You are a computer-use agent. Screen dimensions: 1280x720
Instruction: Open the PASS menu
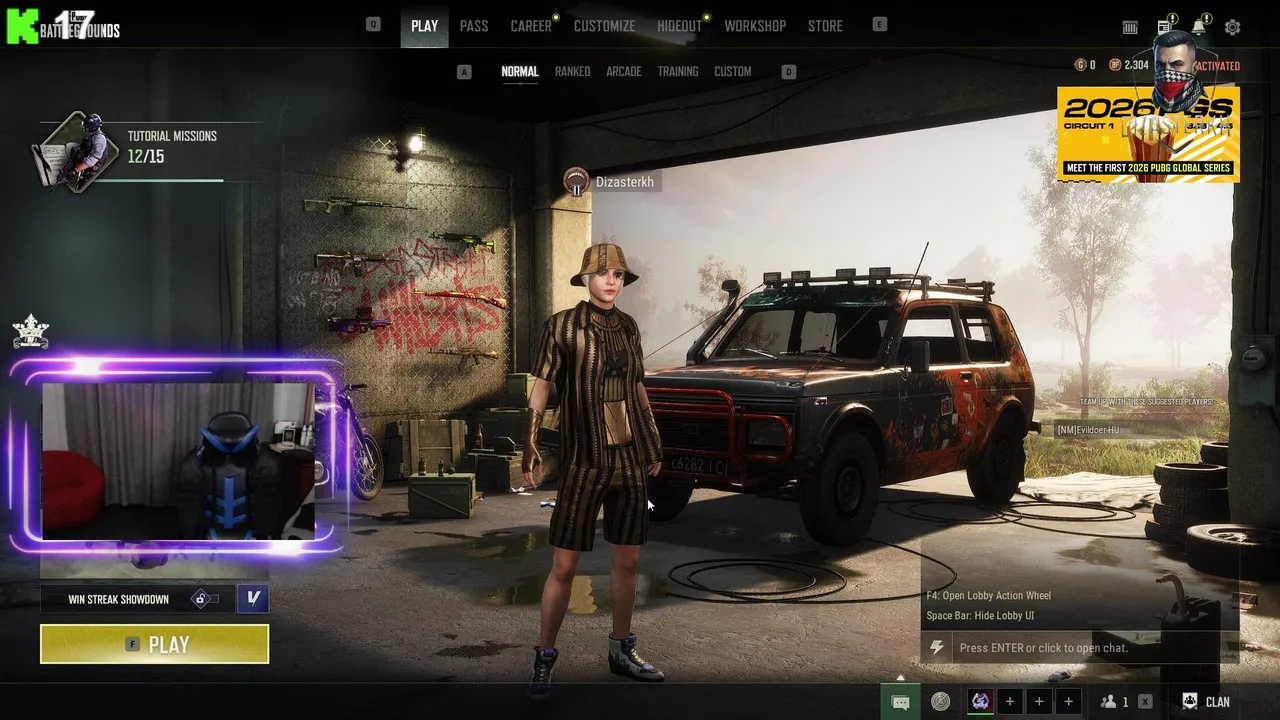coord(474,26)
